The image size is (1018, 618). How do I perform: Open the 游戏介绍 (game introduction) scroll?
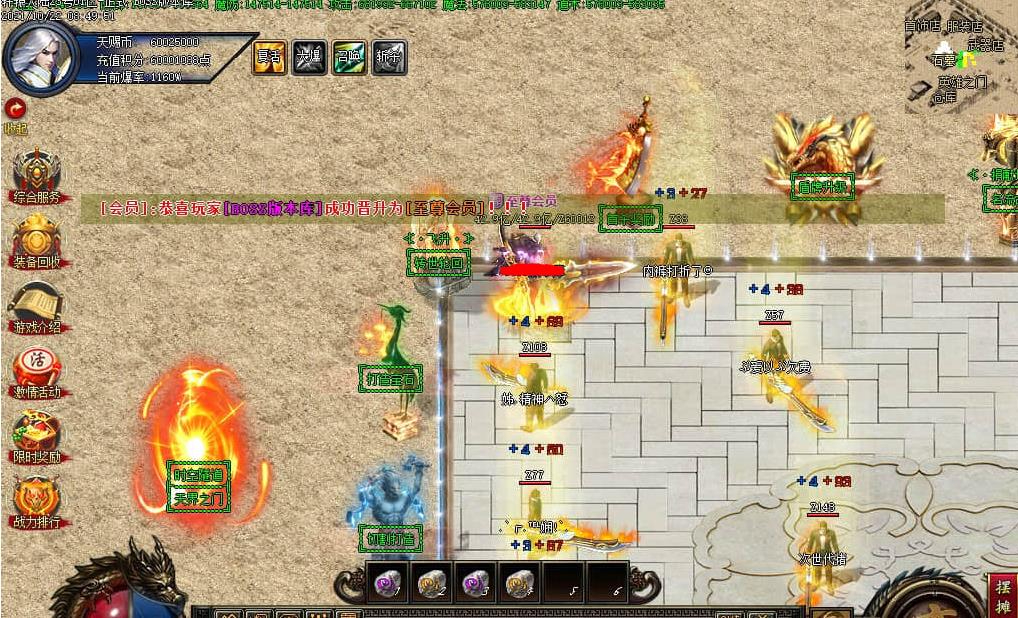36,306
